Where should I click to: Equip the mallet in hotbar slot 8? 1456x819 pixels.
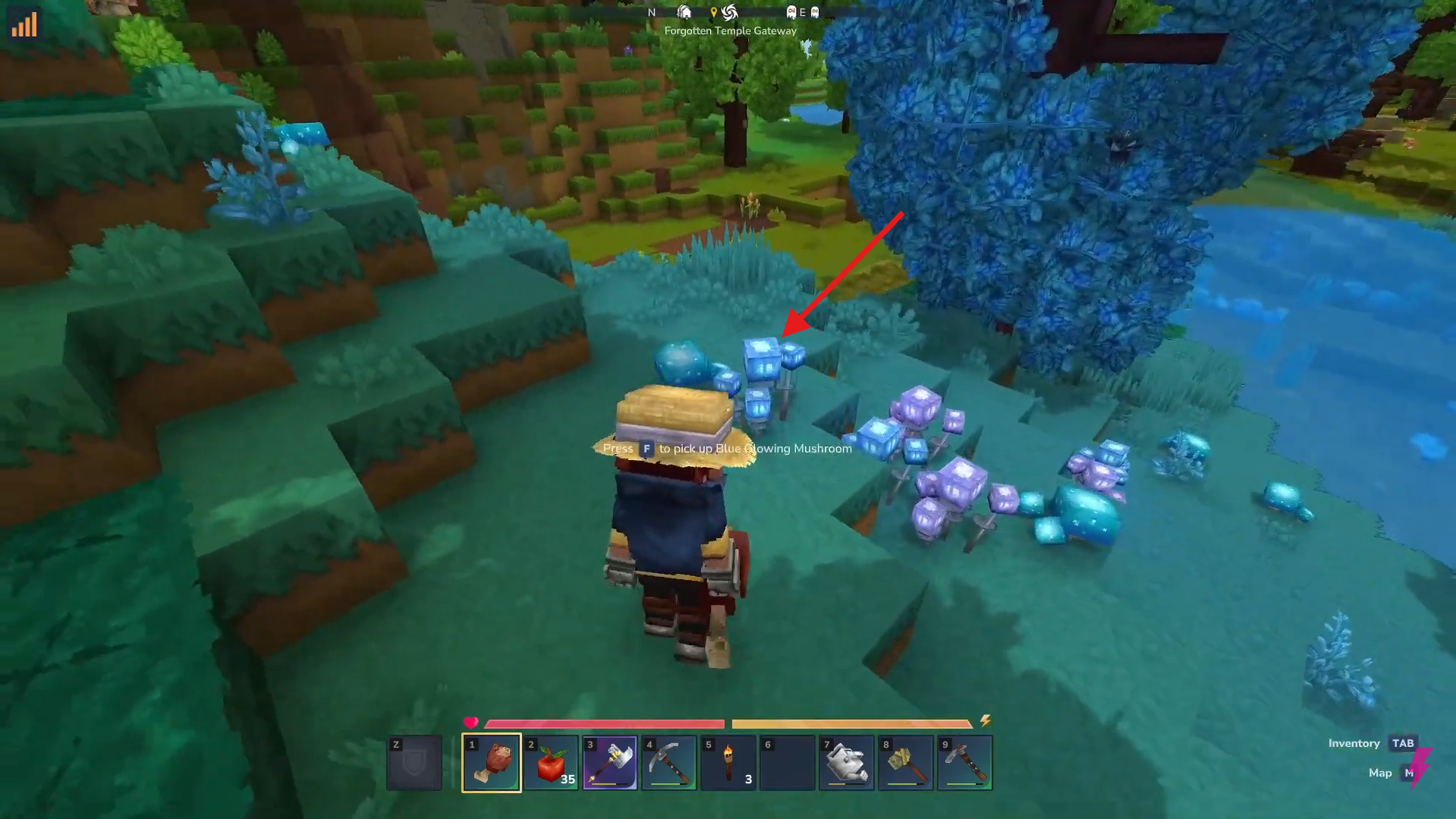(905, 762)
